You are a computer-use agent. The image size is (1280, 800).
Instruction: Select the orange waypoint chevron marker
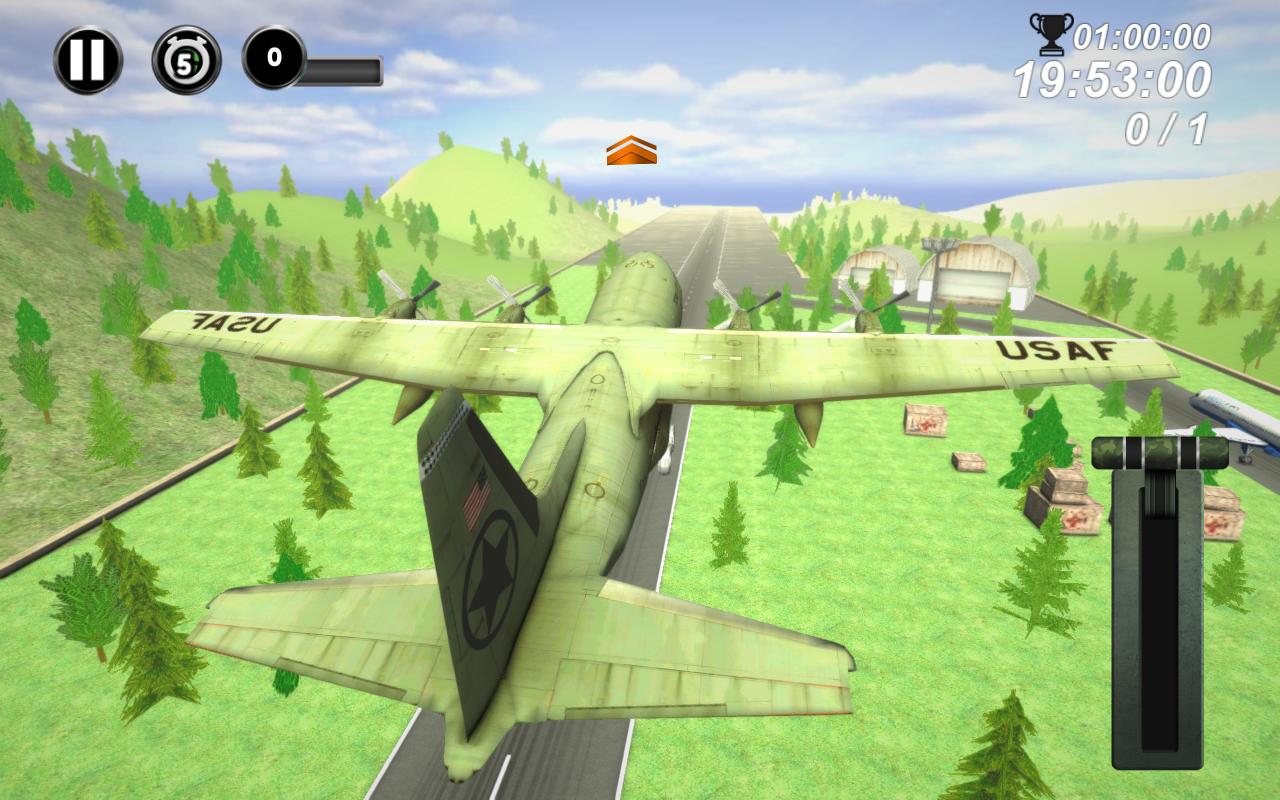pyautogui.click(x=633, y=152)
